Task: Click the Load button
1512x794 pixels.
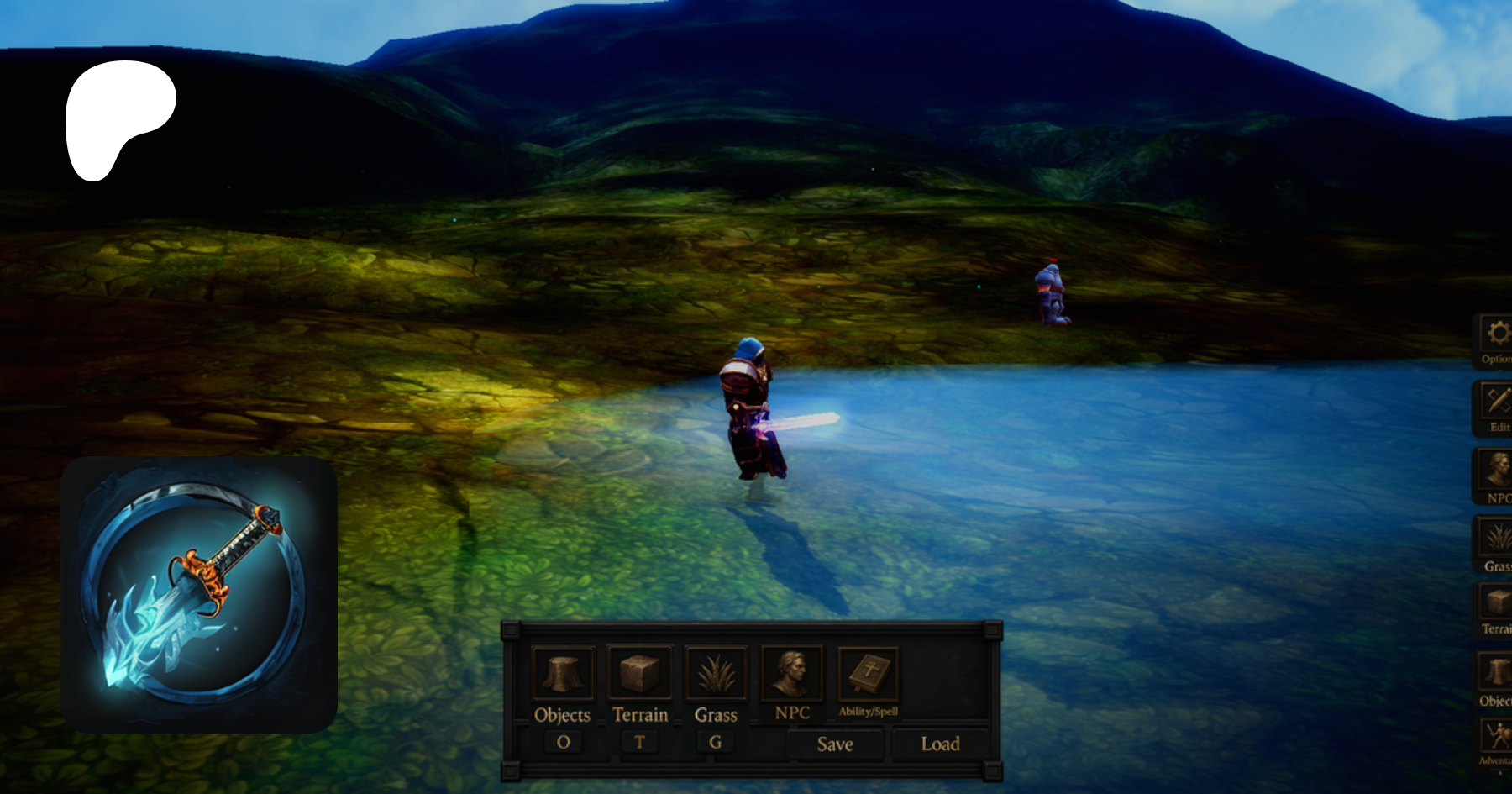Action: pyautogui.click(x=940, y=744)
